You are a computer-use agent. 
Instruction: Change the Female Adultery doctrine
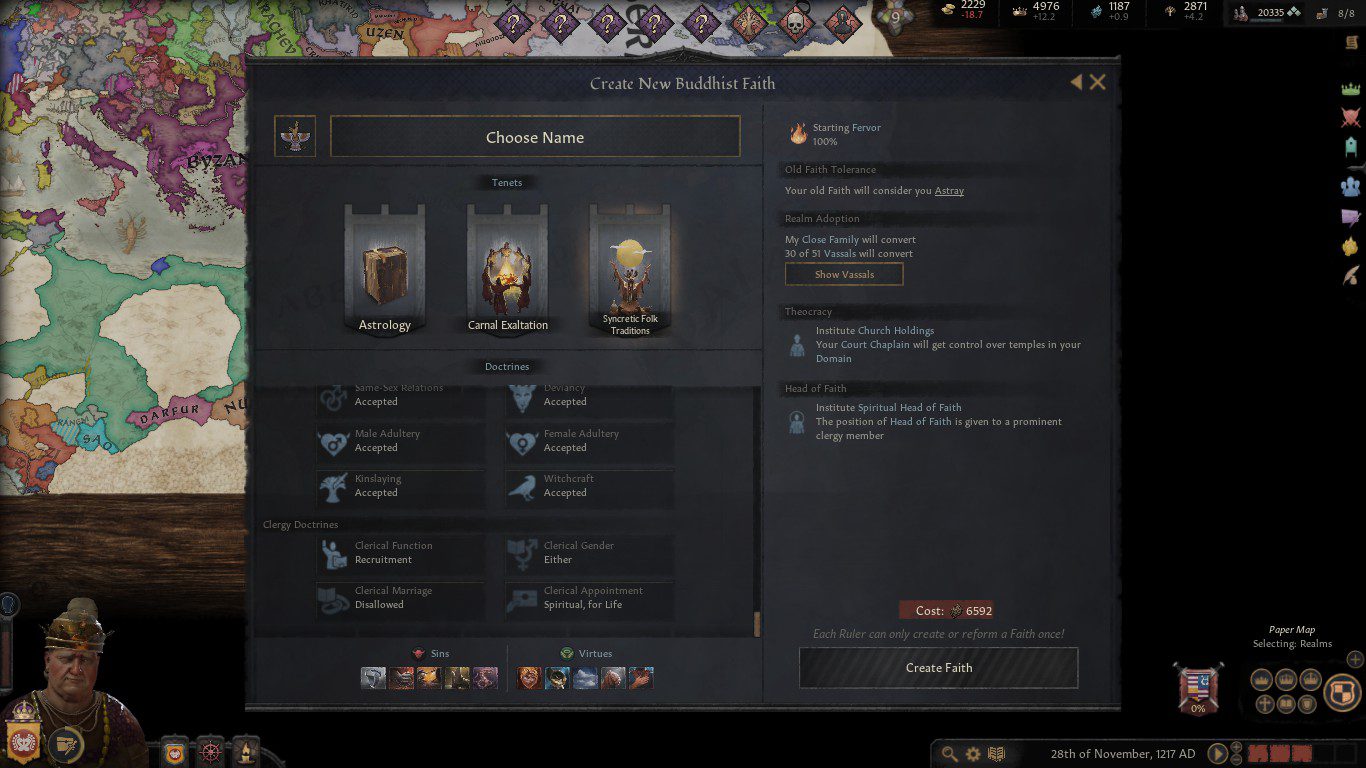(589, 442)
